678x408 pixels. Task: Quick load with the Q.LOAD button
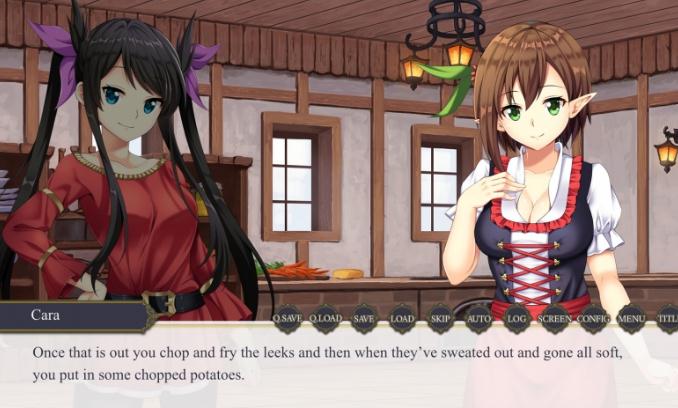[325, 318]
